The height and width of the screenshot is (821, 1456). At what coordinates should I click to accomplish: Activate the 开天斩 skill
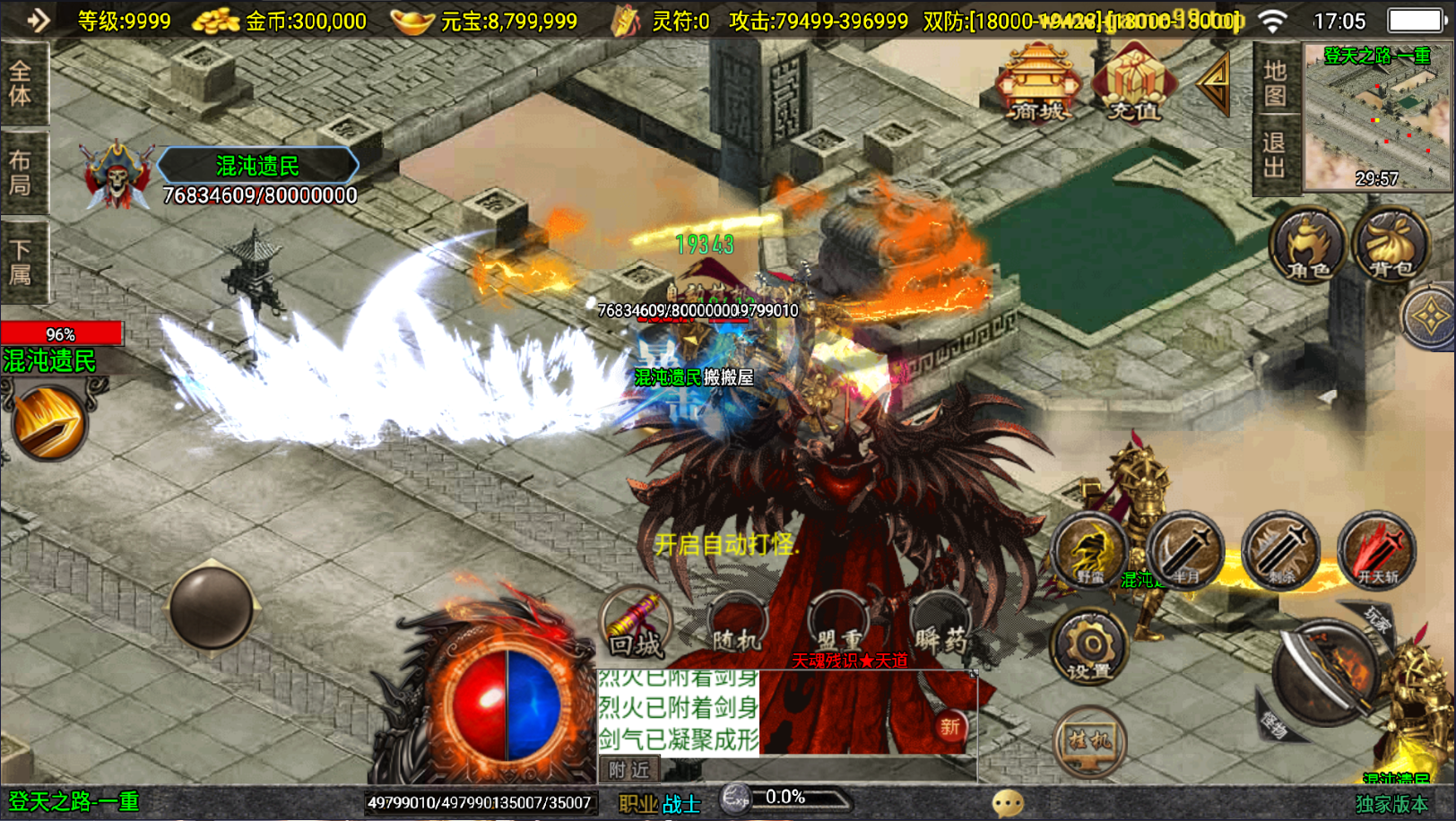point(1377,551)
